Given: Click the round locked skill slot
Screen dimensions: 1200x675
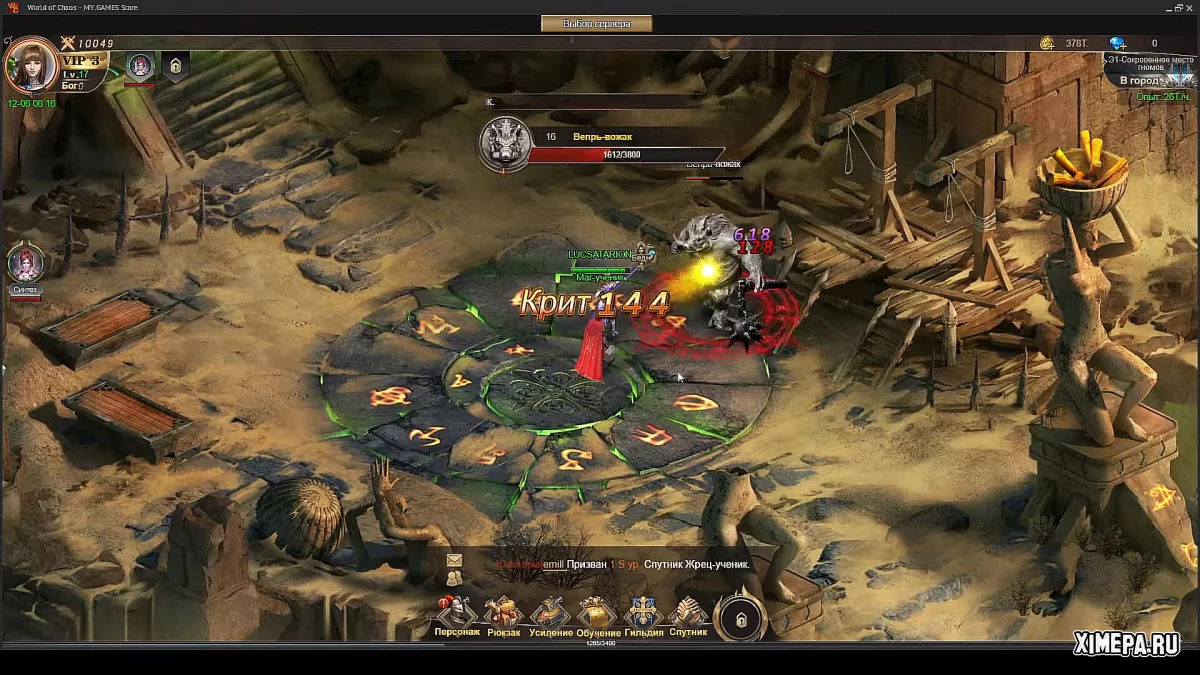Looking at the screenshot, I should 740,619.
